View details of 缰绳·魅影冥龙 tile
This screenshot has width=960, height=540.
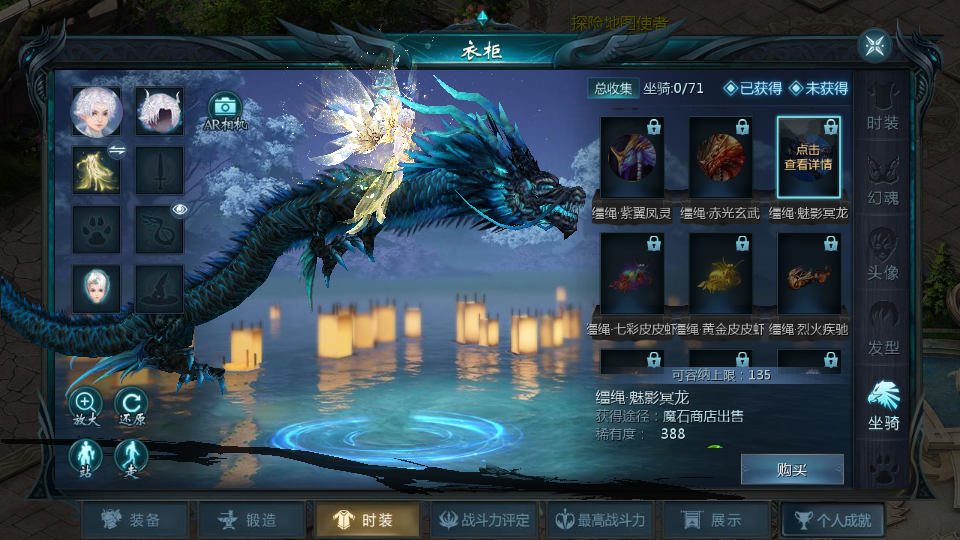[x=808, y=157]
